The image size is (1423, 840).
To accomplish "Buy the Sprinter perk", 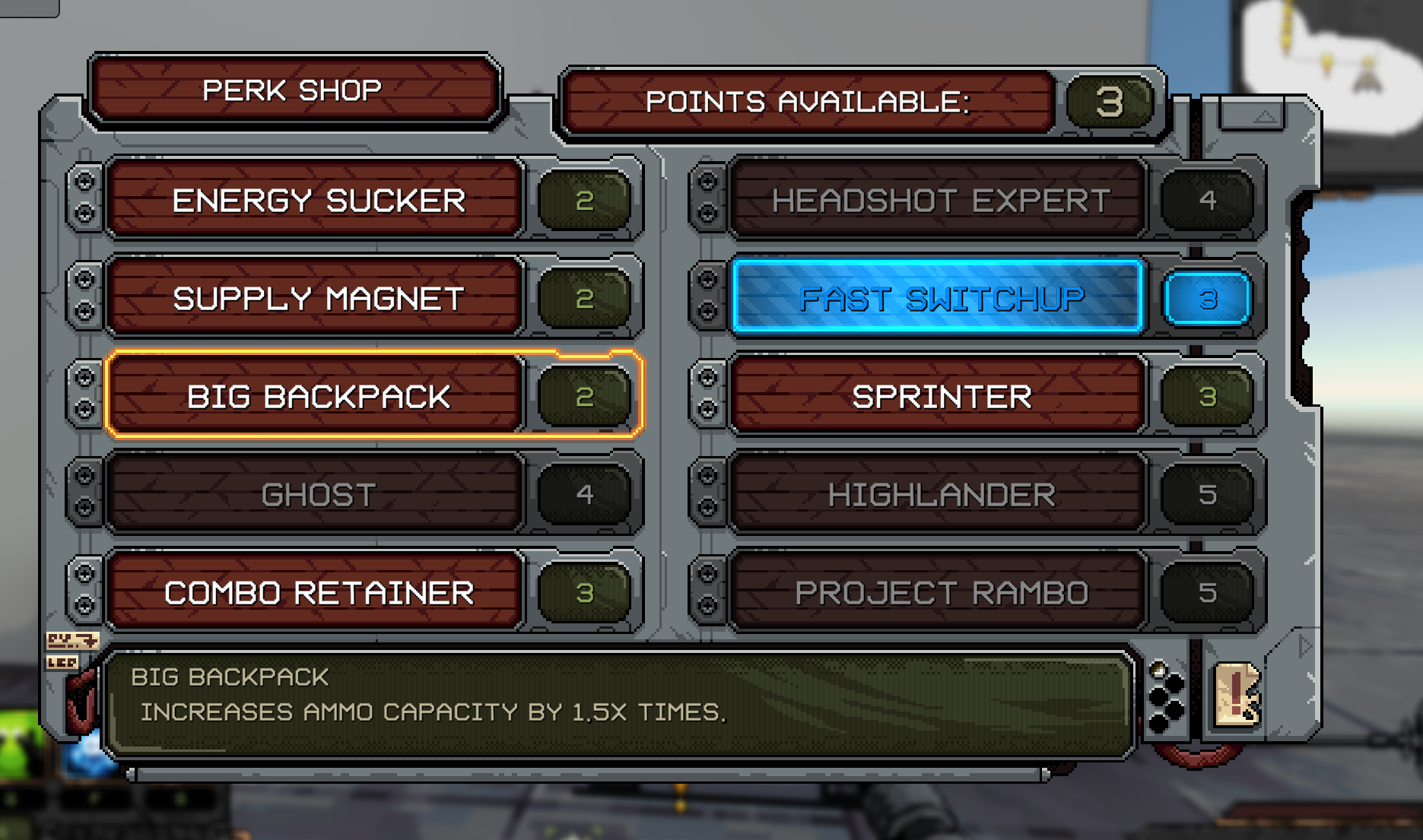I will coord(939,396).
